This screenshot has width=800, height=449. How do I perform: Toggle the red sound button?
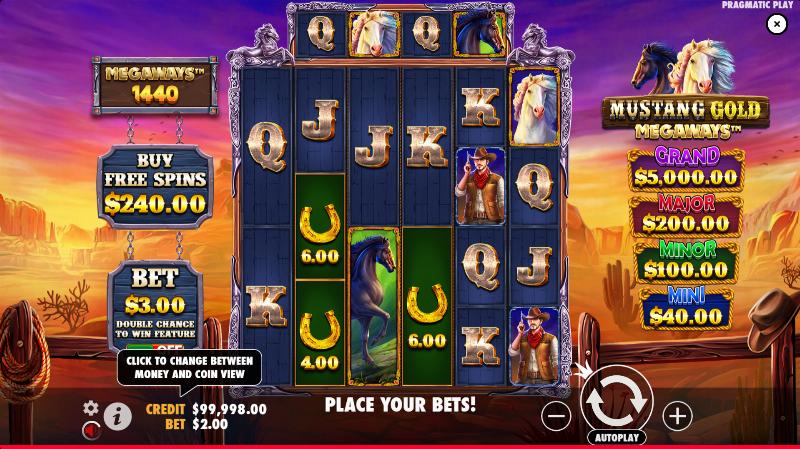(x=91, y=429)
